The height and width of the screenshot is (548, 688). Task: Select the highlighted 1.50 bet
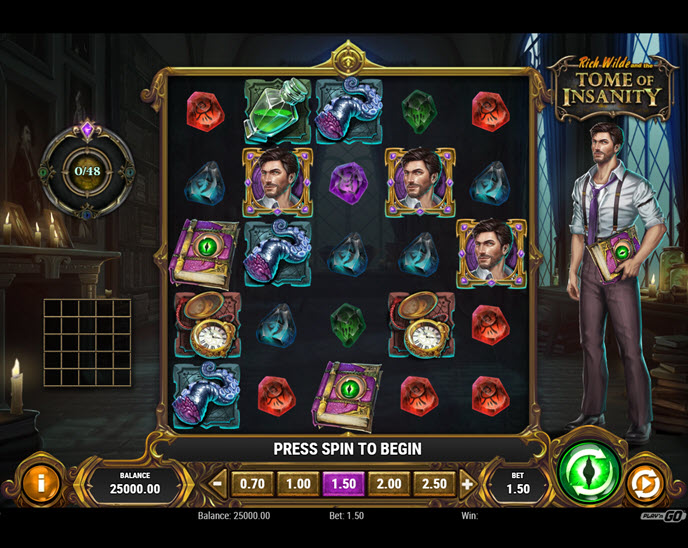[342, 484]
